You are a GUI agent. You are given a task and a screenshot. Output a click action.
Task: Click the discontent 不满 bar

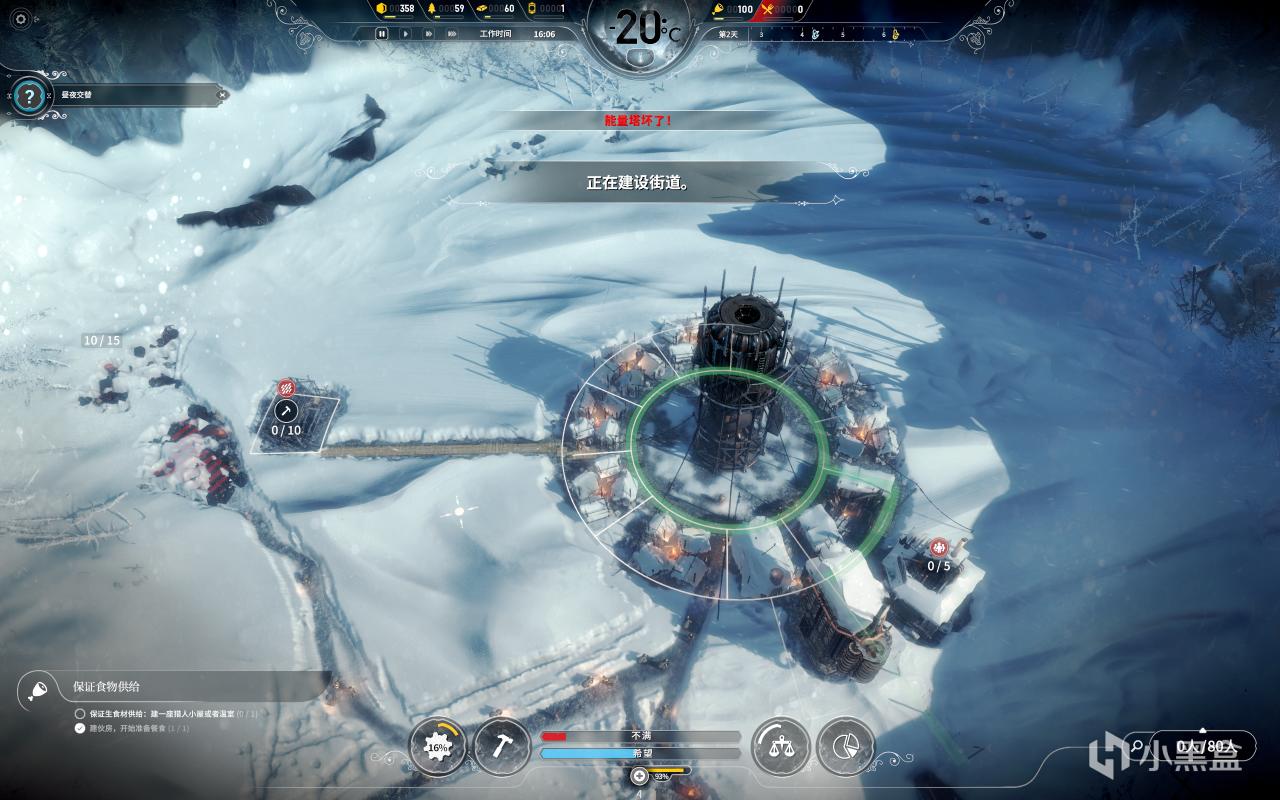coord(640,736)
